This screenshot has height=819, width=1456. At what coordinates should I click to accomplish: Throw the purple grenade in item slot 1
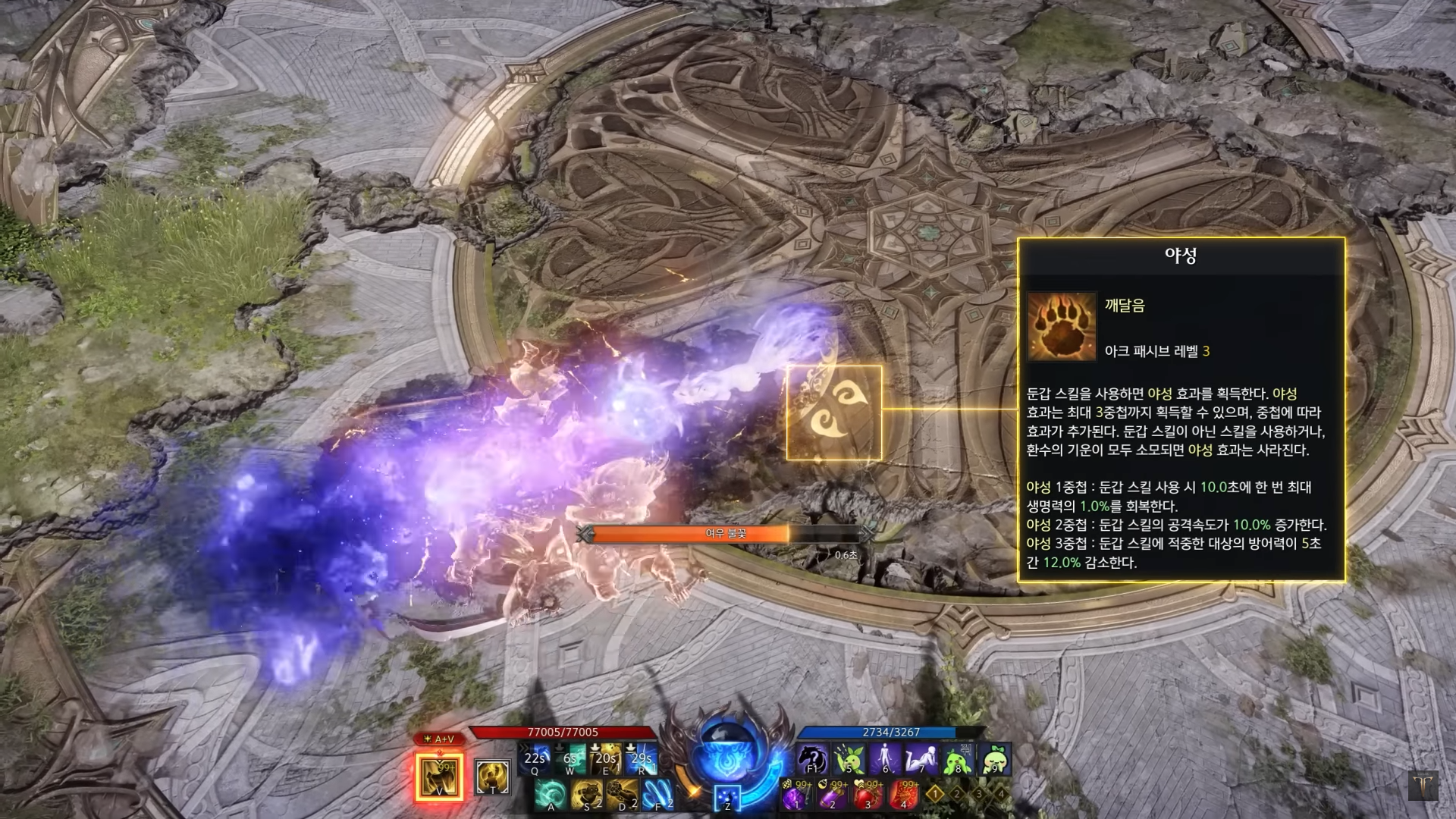click(x=795, y=795)
